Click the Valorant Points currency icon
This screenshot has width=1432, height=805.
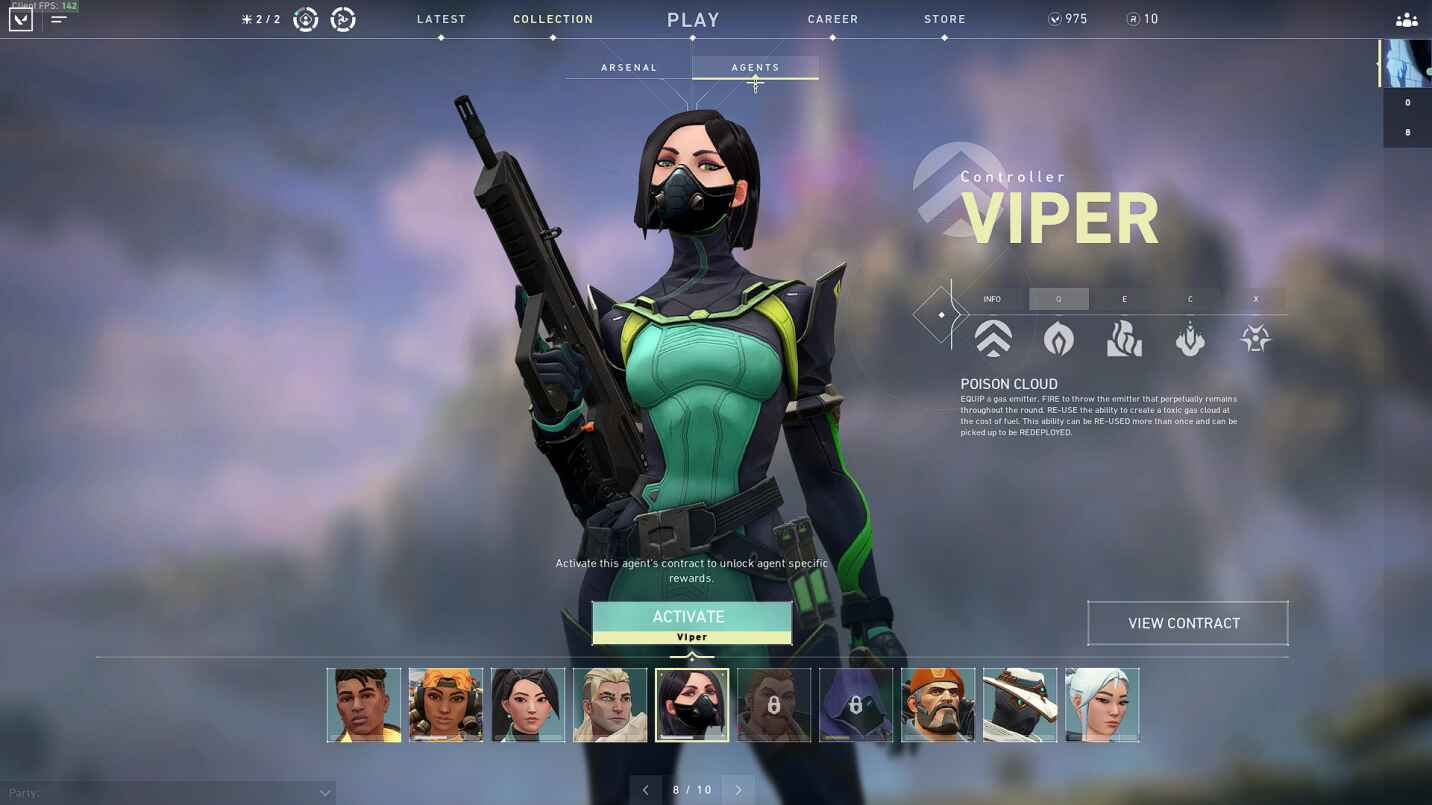1053,18
